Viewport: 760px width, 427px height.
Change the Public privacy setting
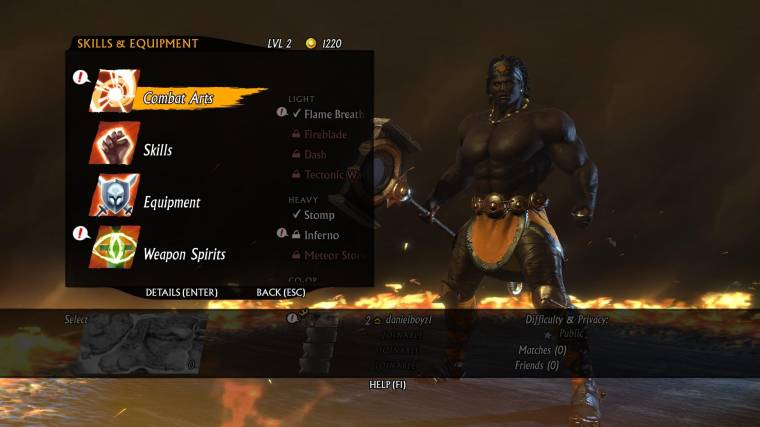(x=571, y=334)
